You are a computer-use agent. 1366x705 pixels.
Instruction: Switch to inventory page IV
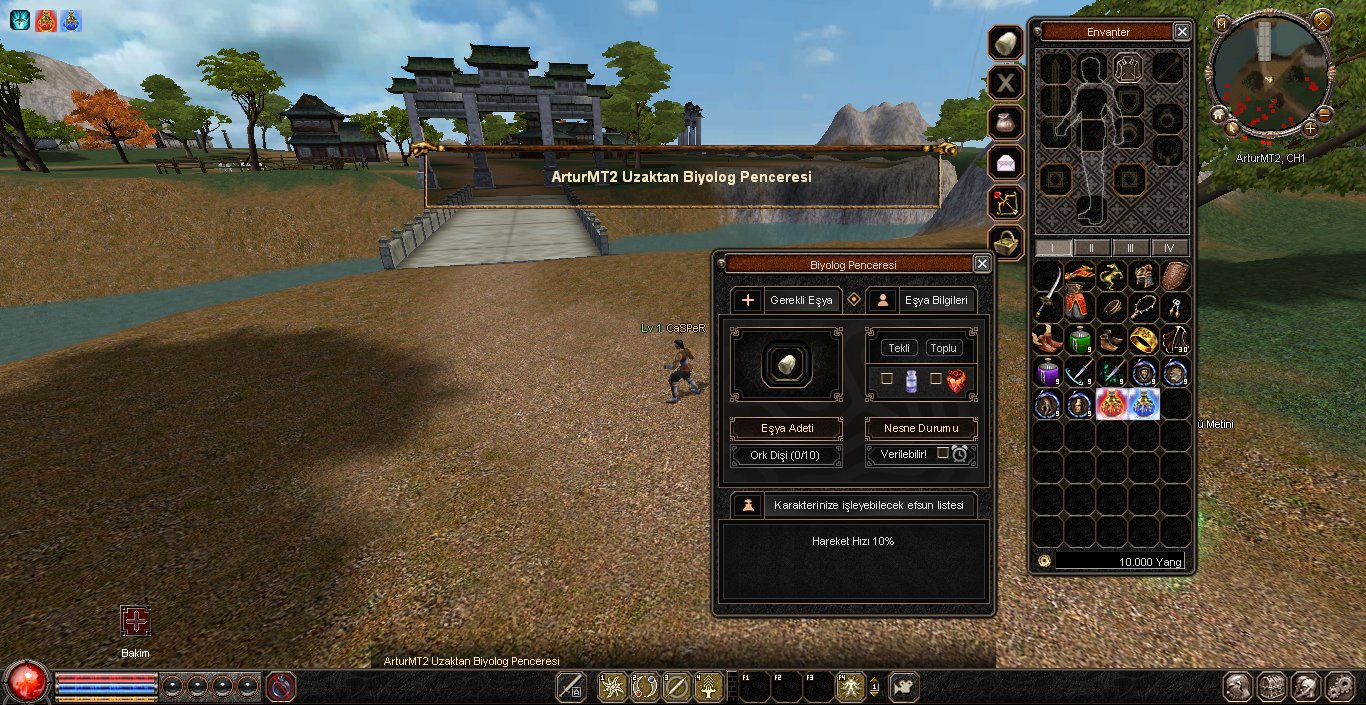(1169, 247)
